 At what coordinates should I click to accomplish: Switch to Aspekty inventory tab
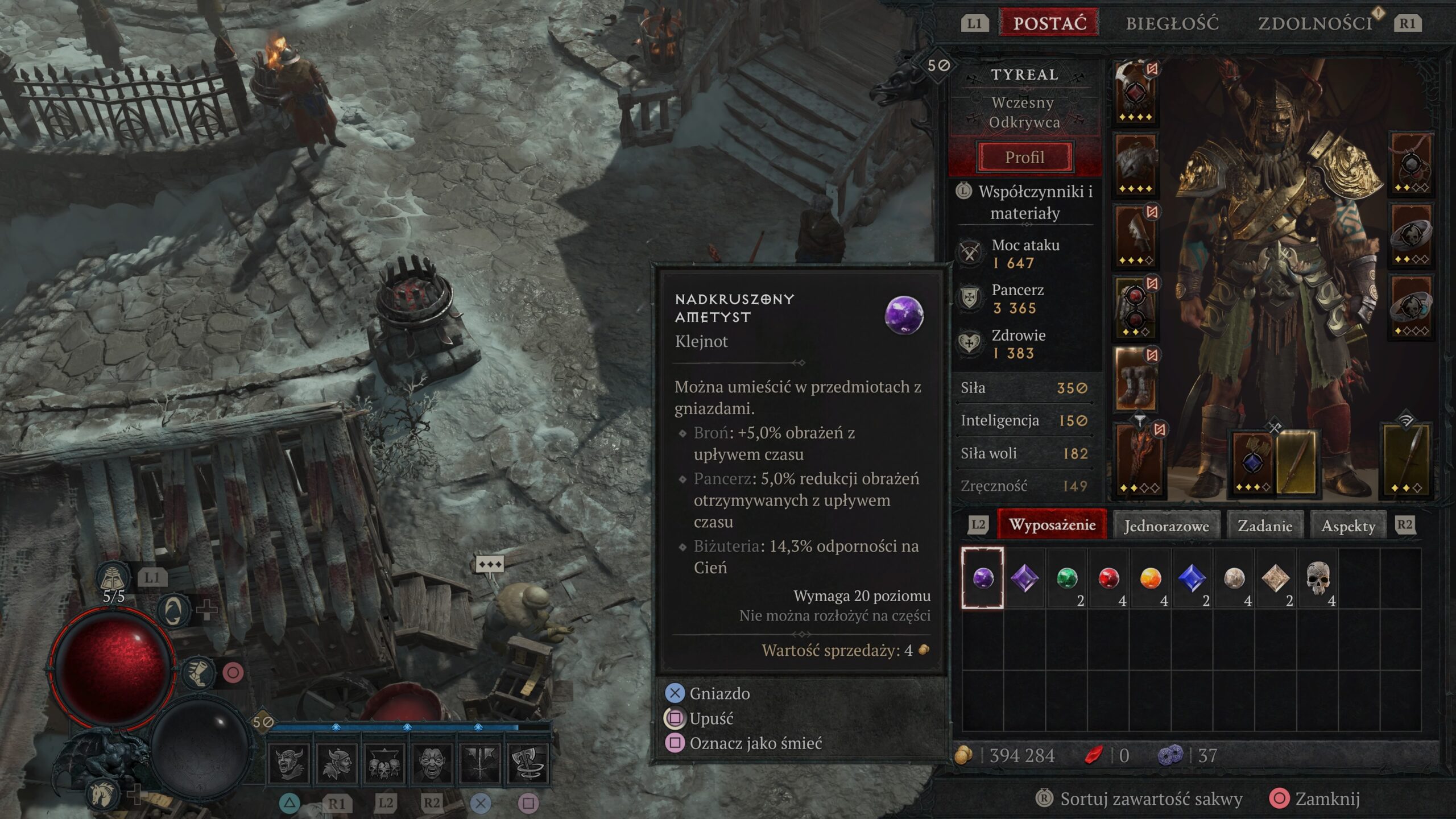point(1348,526)
